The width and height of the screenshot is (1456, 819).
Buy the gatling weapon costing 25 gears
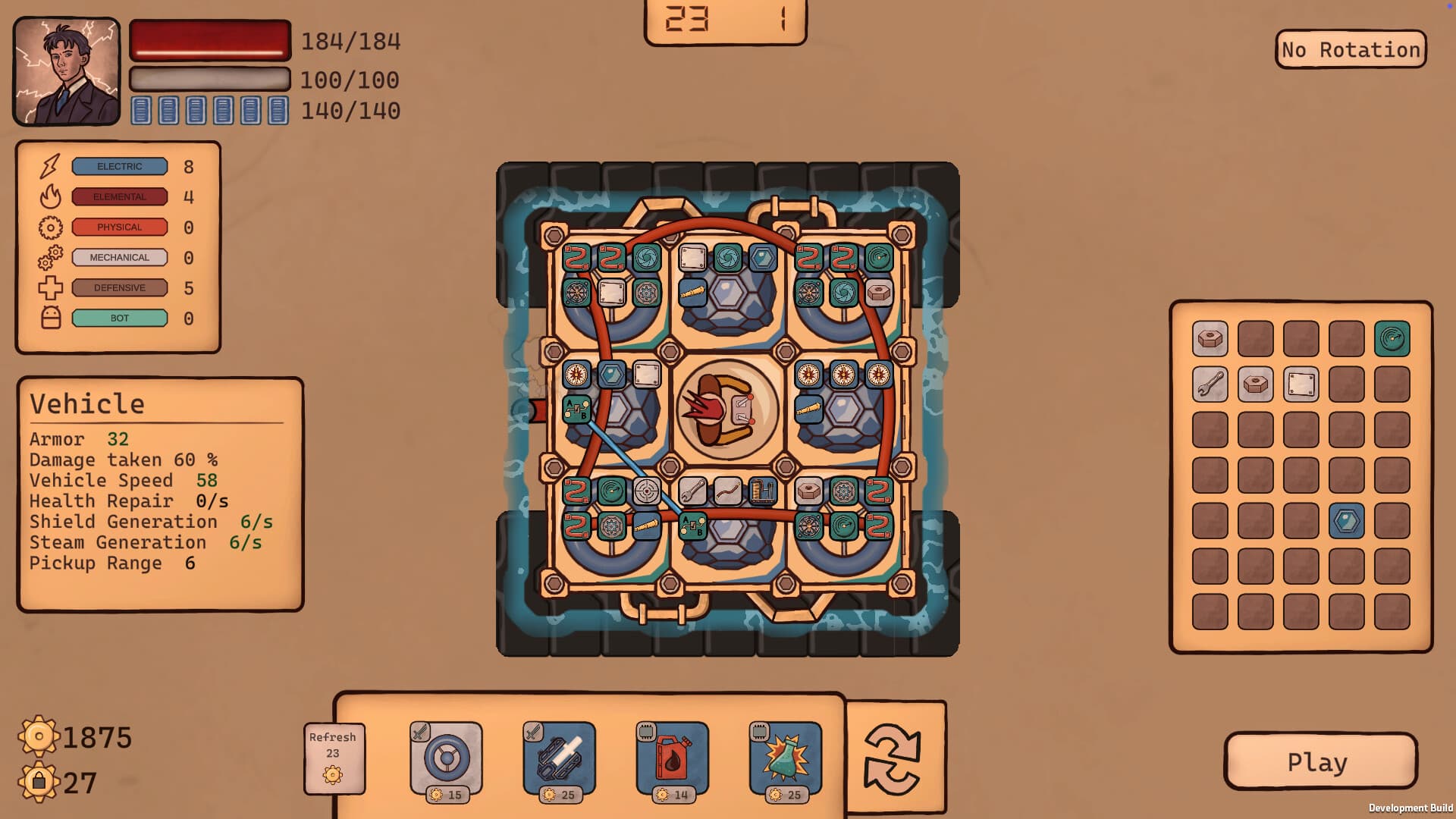(559, 758)
